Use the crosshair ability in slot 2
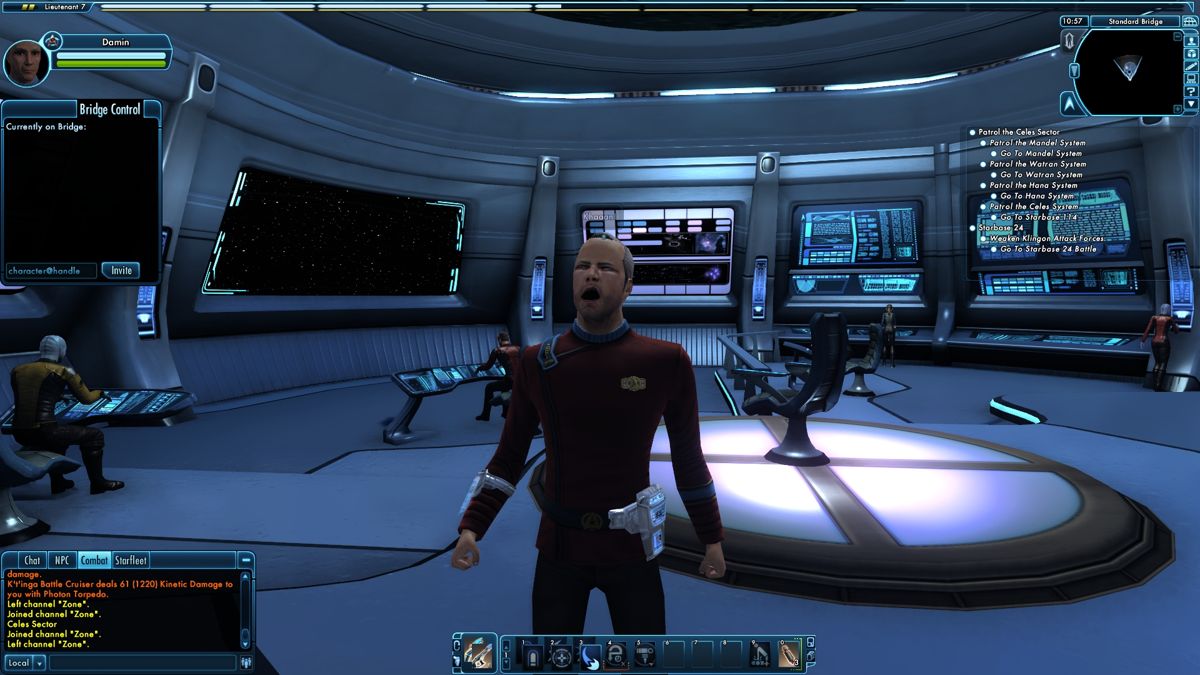This screenshot has width=1200, height=675. [561, 655]
